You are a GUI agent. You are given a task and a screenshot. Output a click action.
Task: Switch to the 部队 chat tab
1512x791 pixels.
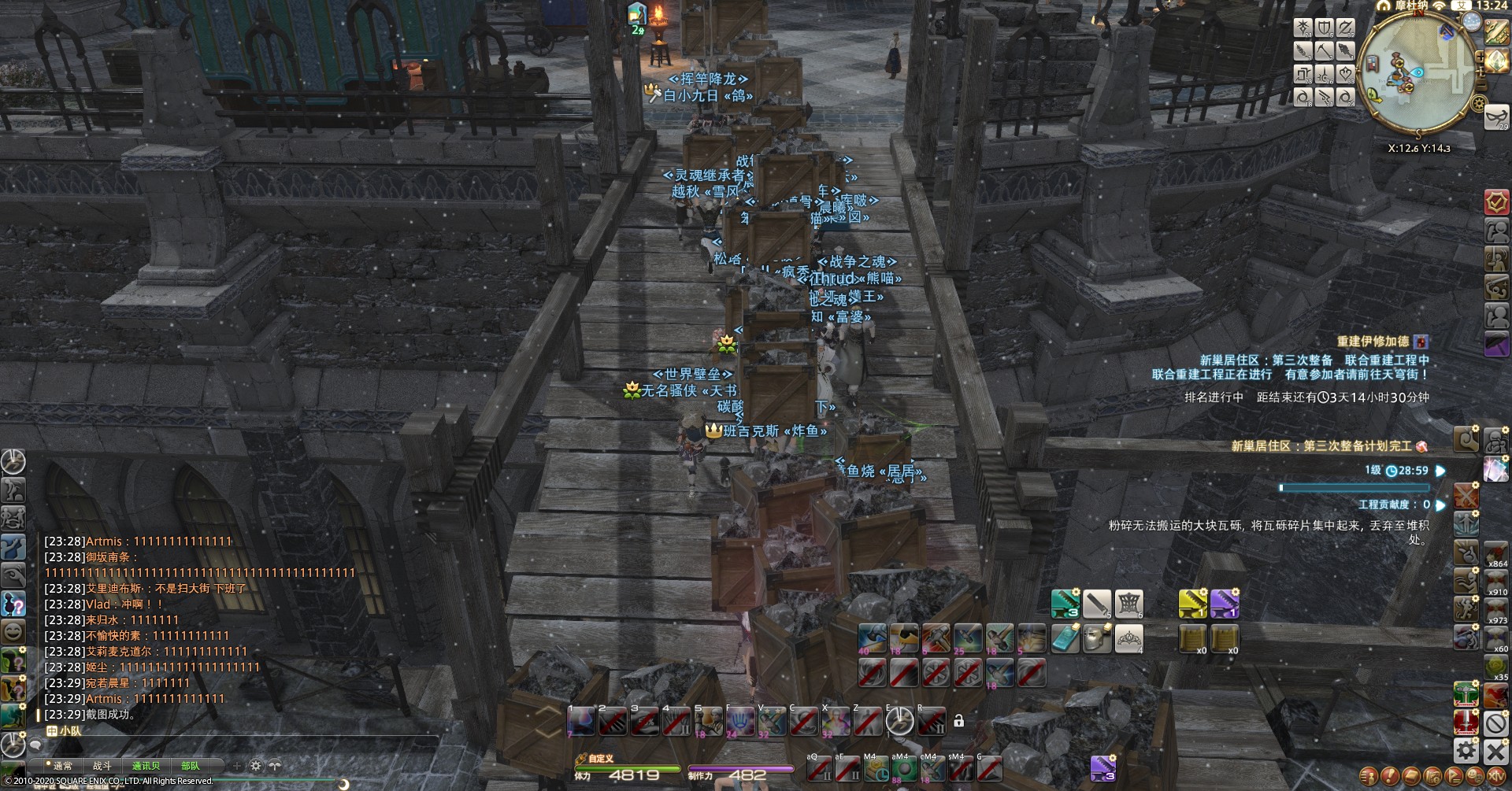pyautogui.click(x=190, y=765)
